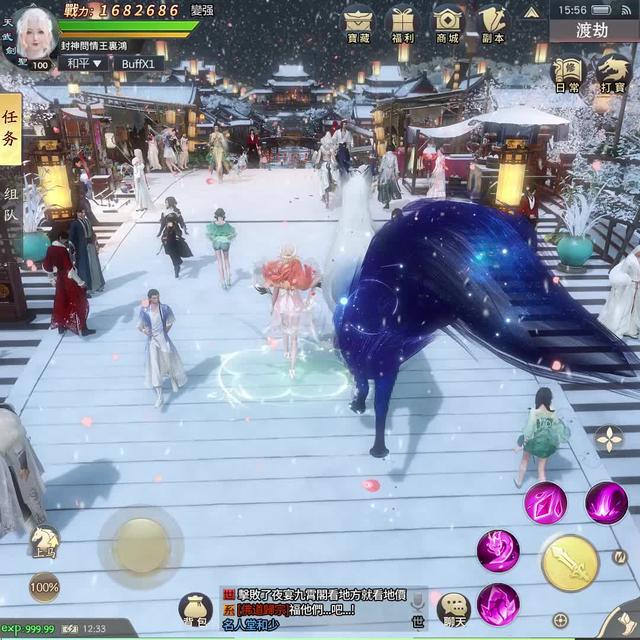The width and height of the screenshot is (640, 640).
Task: Click the 渡劫 button
Action: pyautogui.click(x=592, y=30)
